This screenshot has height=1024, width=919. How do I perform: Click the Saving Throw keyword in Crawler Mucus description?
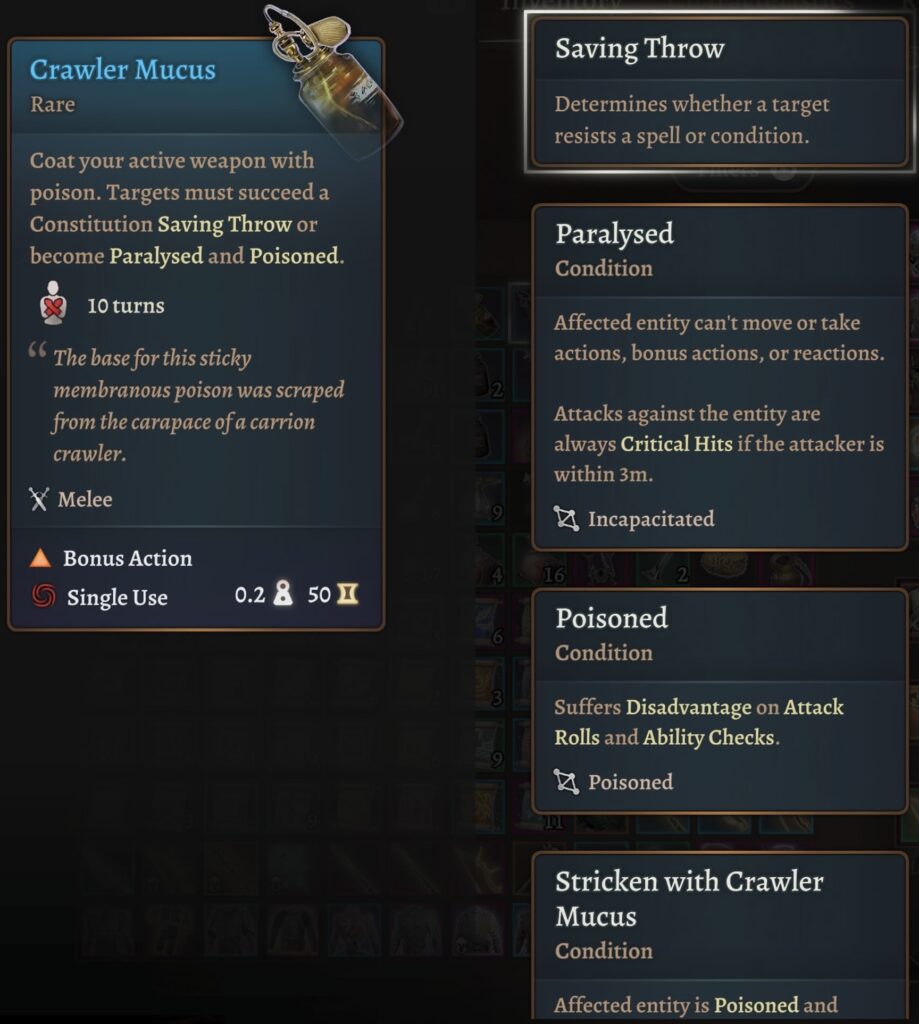point(225,224)
